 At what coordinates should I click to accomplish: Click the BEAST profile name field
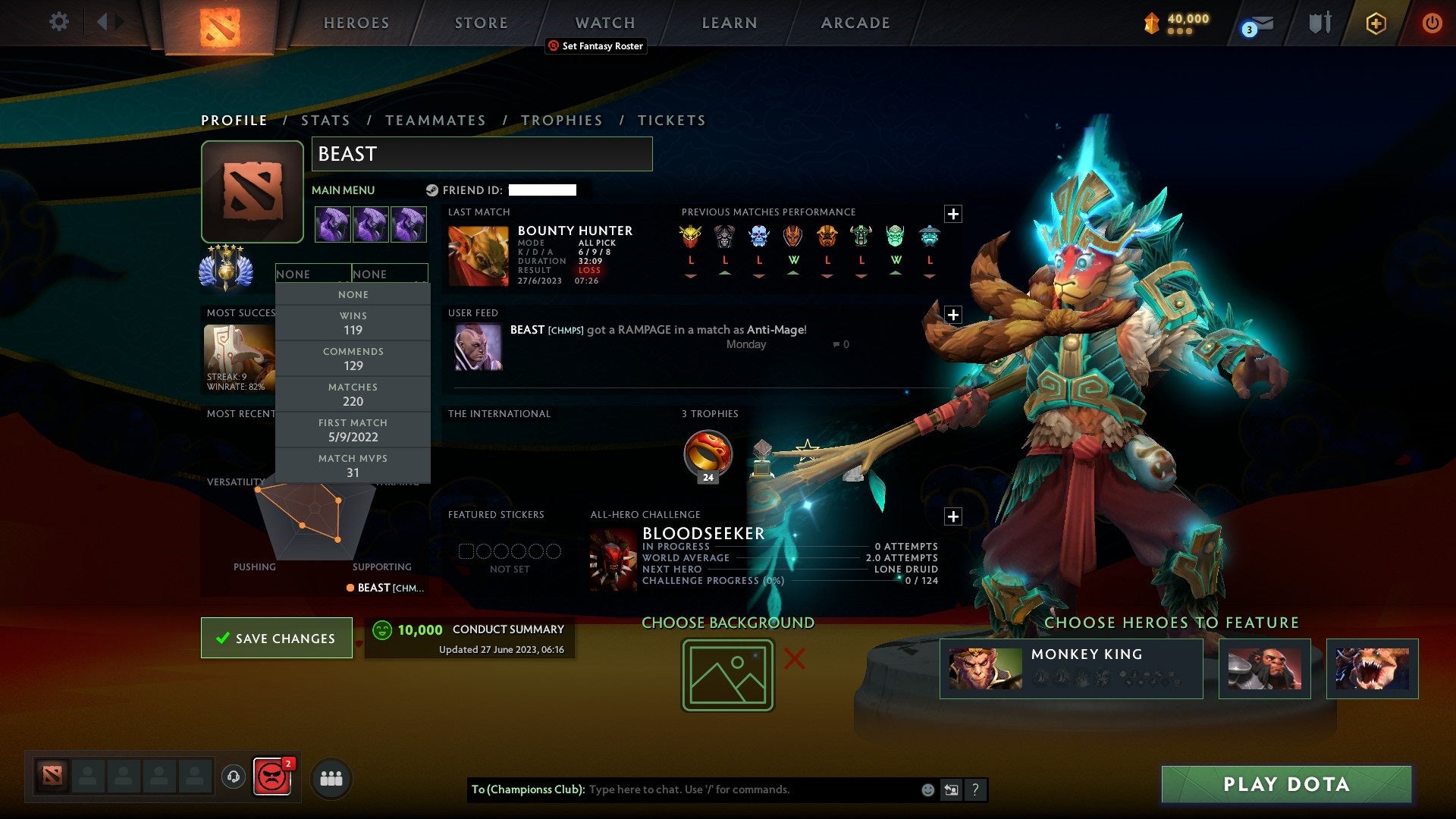tap(482, 154)
